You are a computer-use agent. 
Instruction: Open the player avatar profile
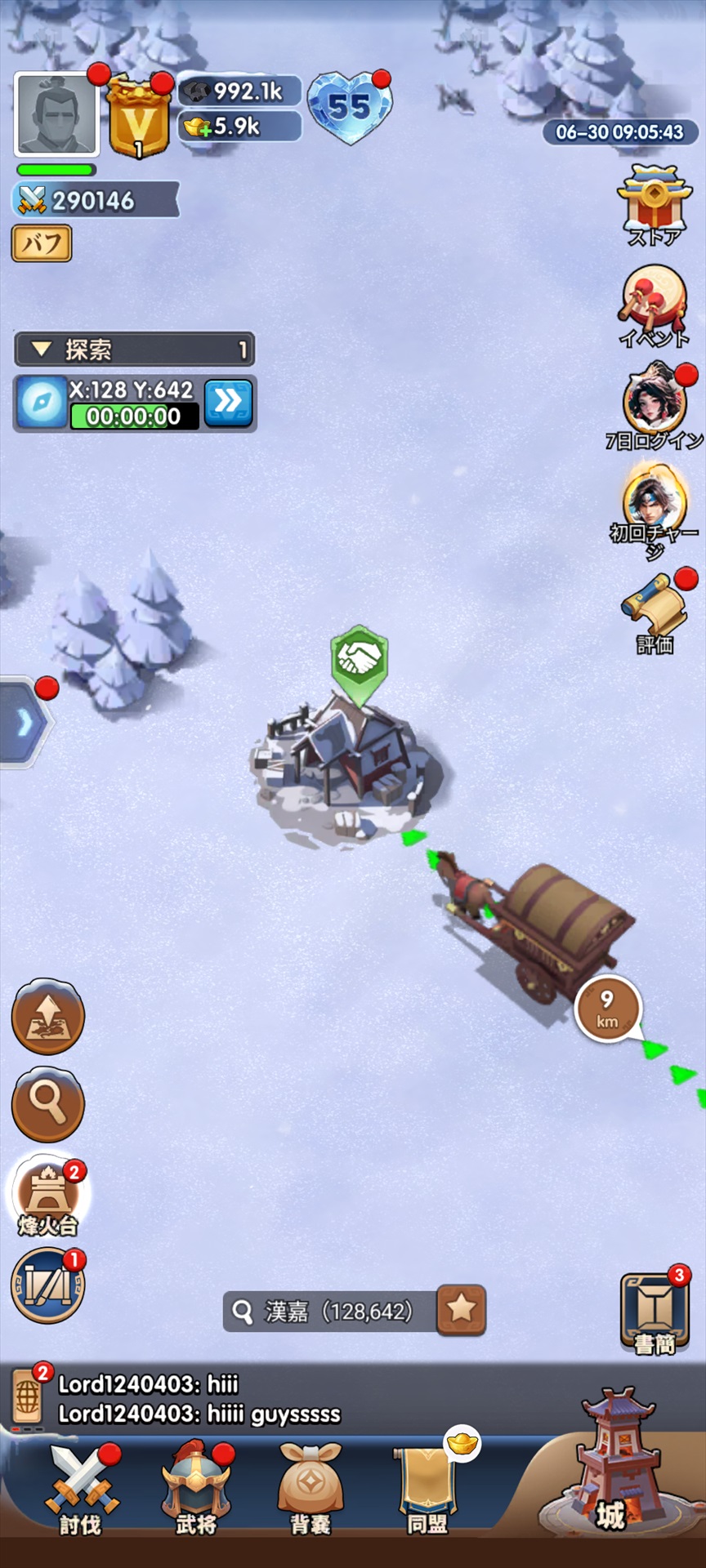pyautogui.click(x=56, y=114)
